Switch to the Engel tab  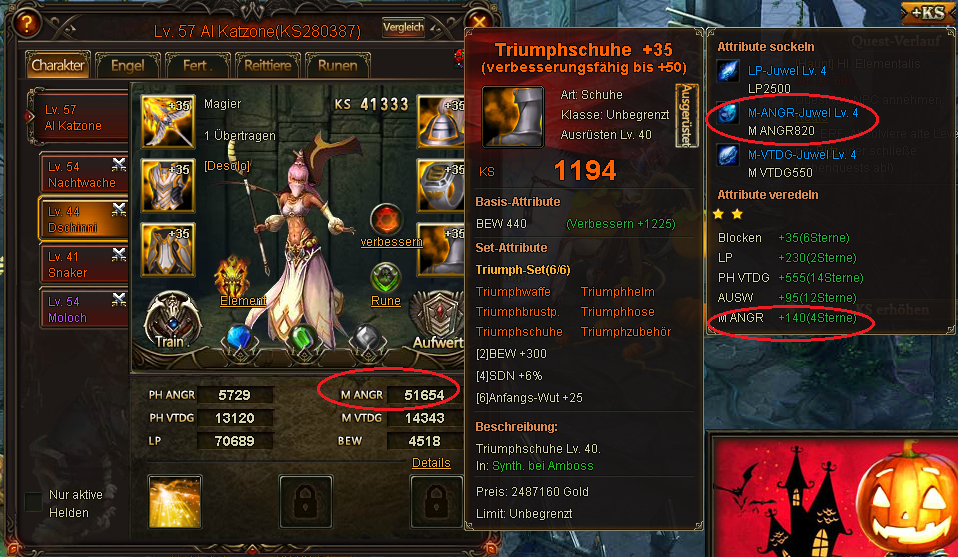coord(127,66)
